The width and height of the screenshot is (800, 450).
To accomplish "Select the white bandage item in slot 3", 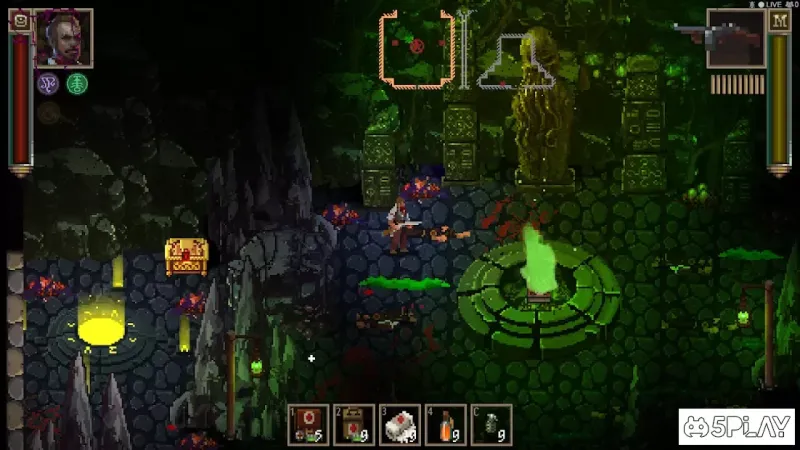I will [399, 424].
